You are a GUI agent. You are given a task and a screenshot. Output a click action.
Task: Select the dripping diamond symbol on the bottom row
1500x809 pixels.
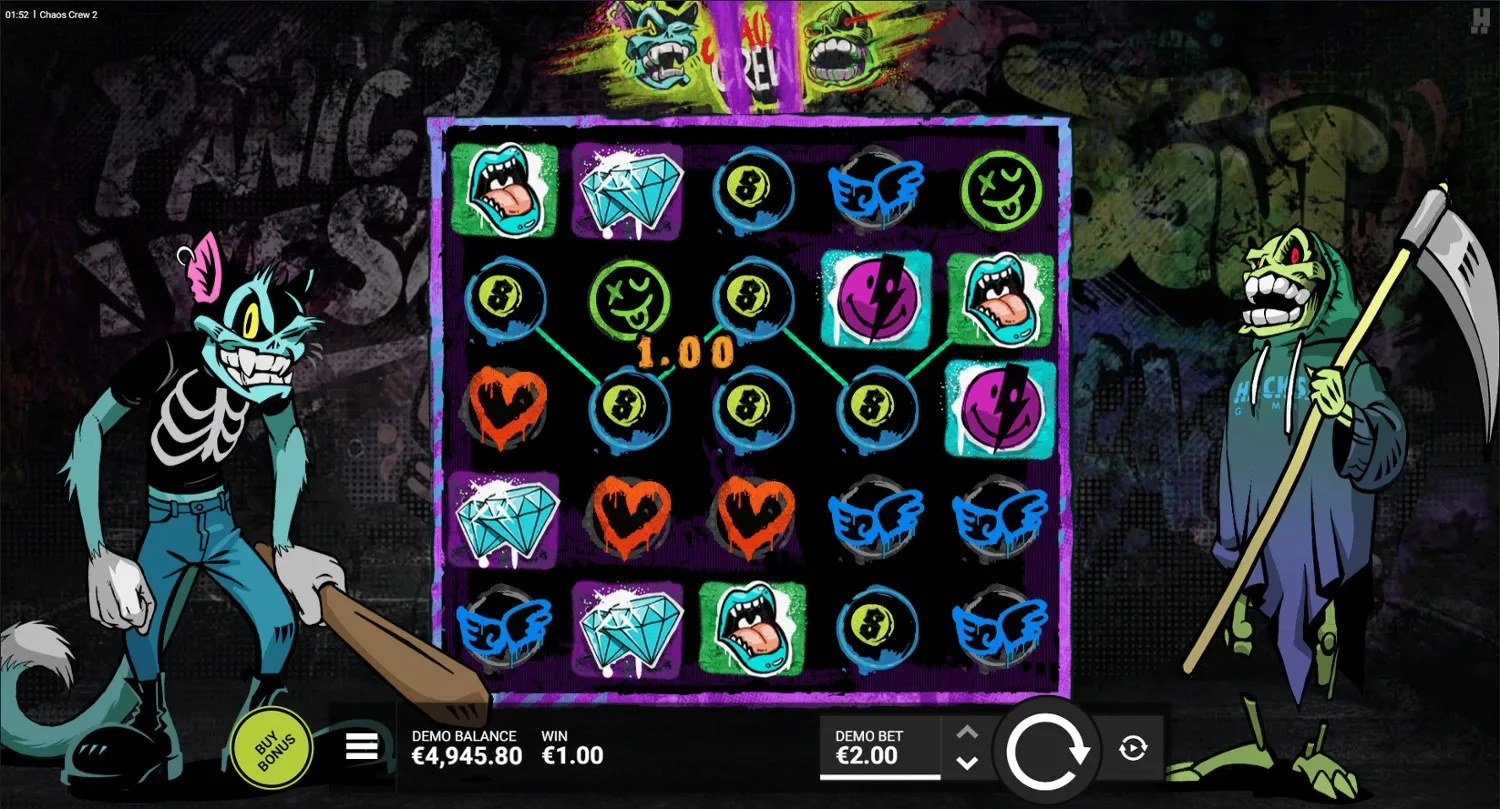629,630
